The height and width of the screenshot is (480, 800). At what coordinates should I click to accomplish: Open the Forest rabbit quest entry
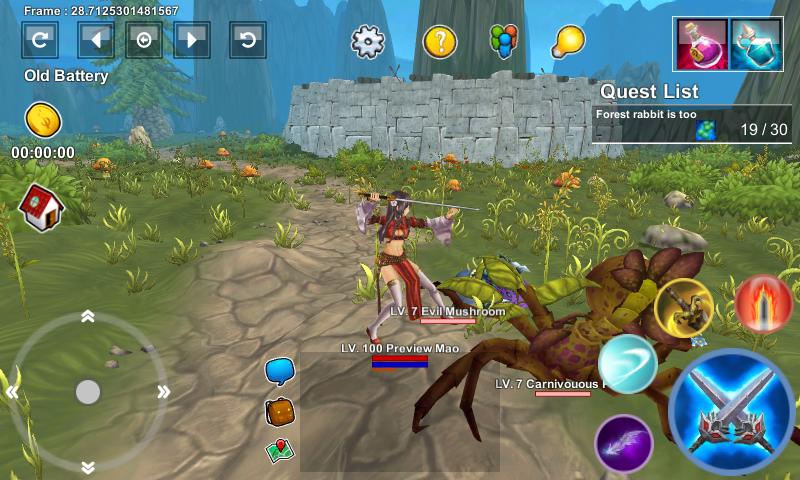[x=691, y=124]
